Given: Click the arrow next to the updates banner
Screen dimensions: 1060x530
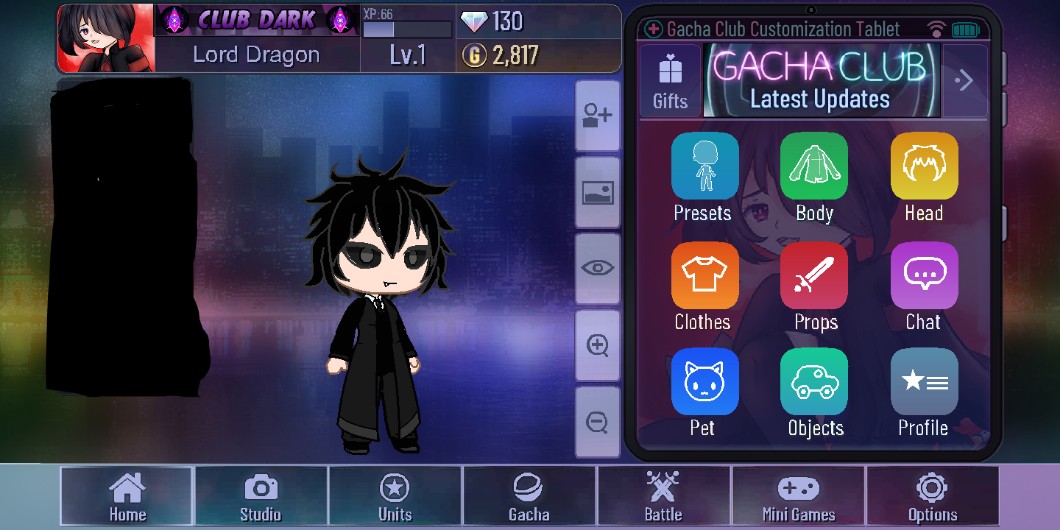Looking at the screenshot, I should pos(965,80).
